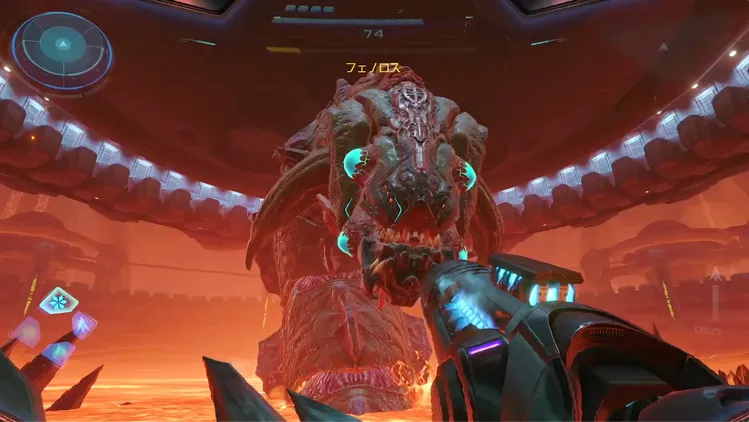
Task: Select the right-side arrow shot icon
Action: click(x=84, y=322)
